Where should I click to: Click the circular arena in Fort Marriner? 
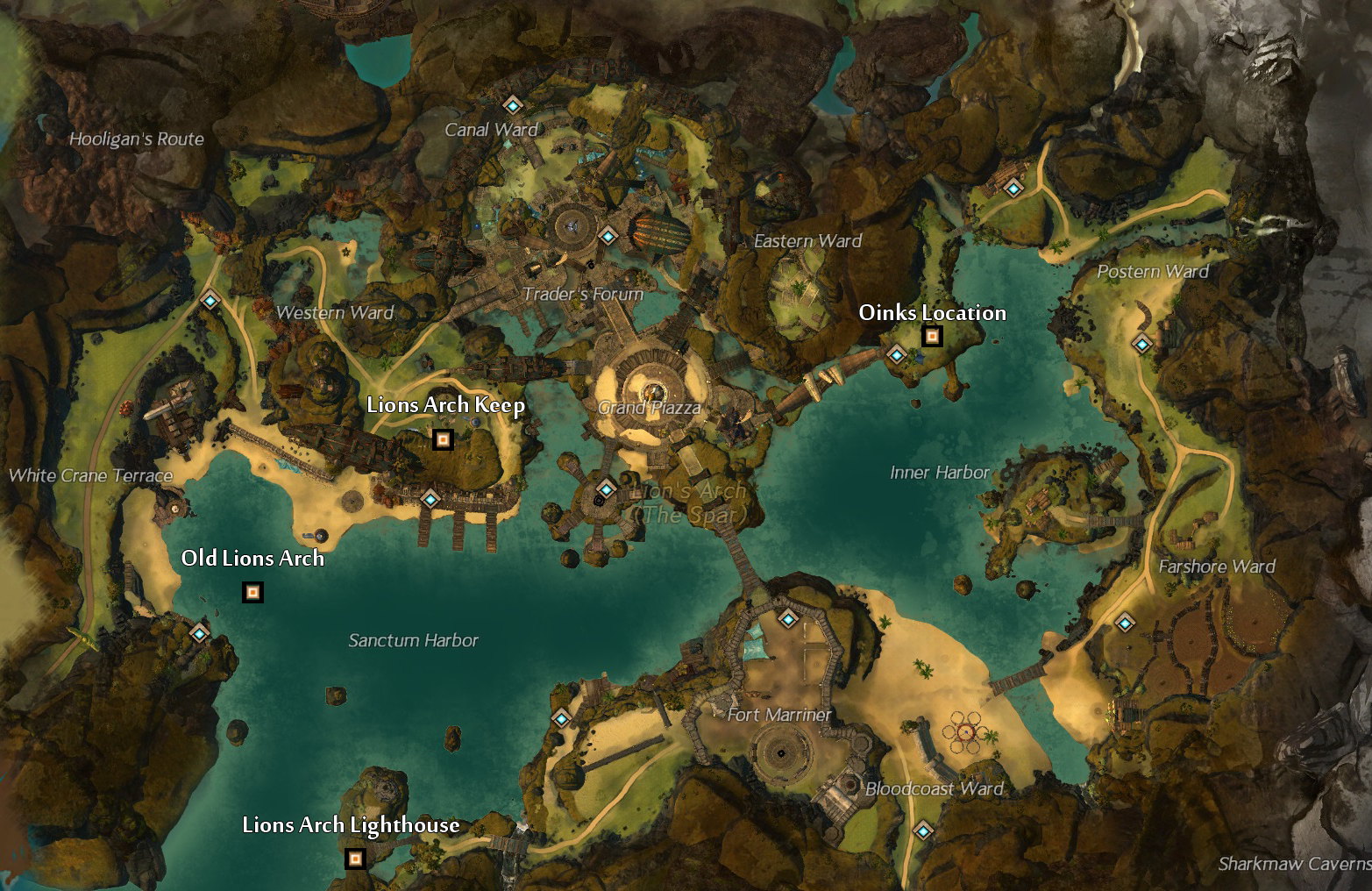[781, 754]
